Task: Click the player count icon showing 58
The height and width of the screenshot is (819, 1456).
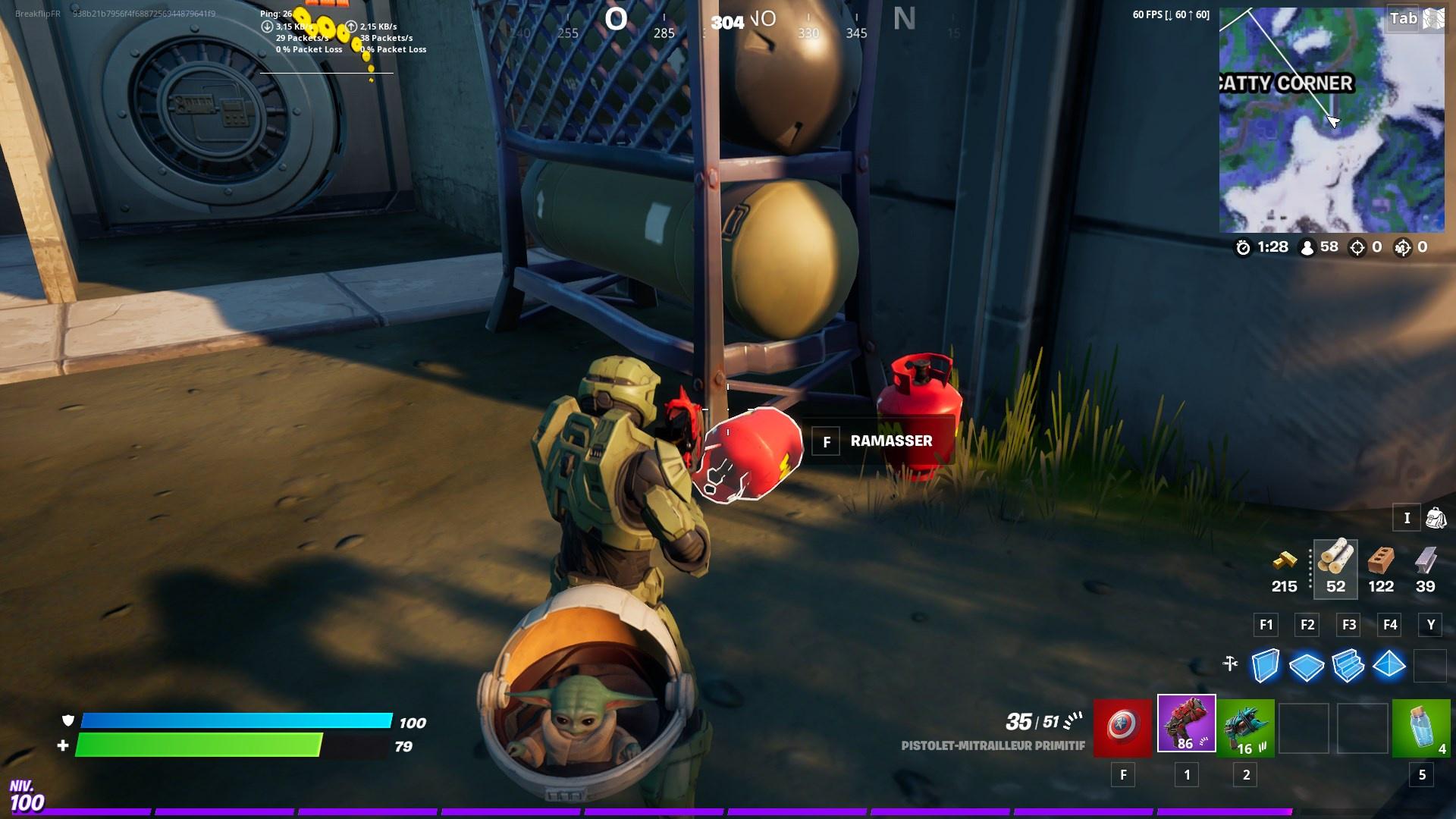Action: tap(1307, 246)
